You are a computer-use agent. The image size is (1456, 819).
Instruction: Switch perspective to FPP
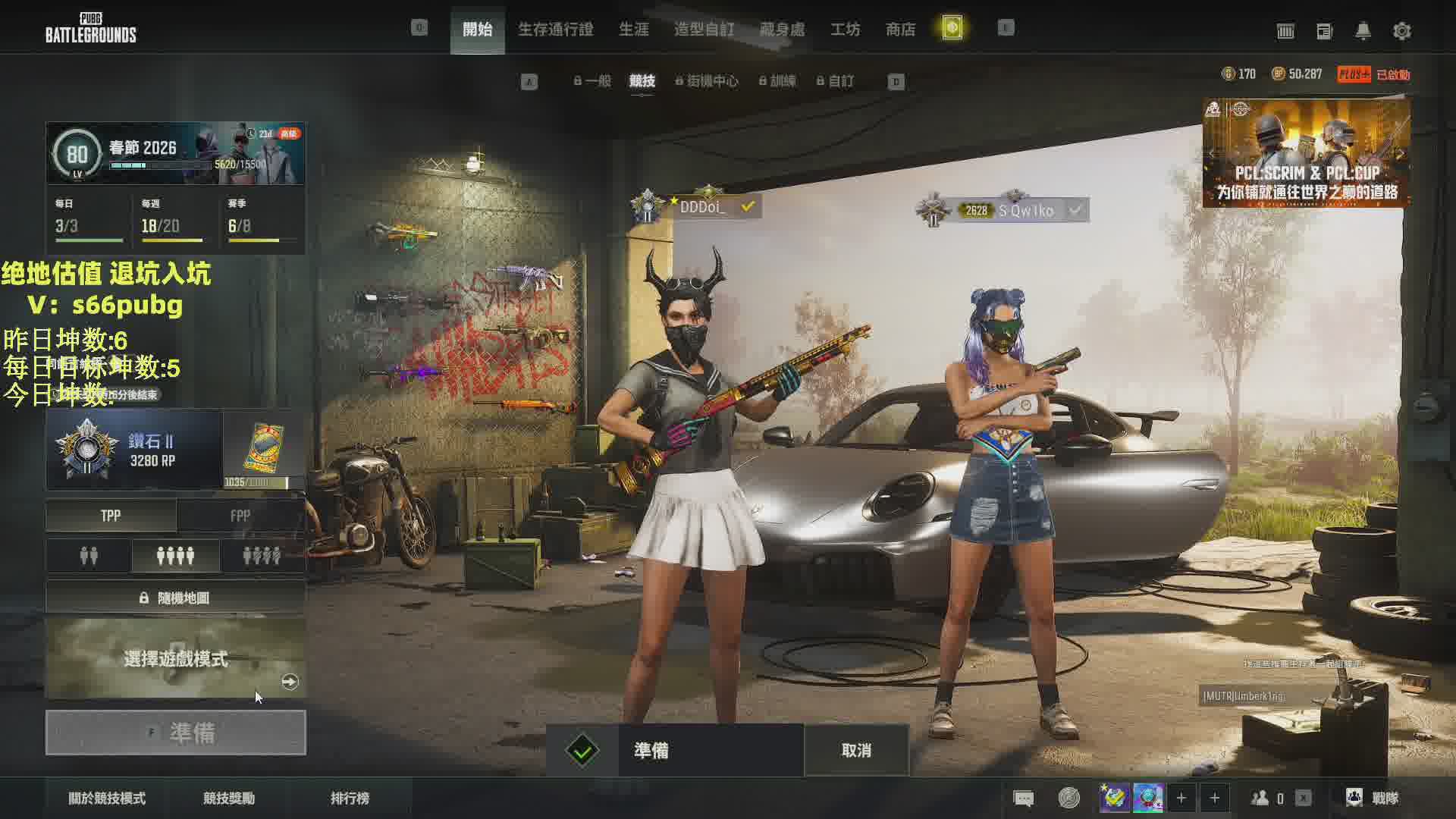pos(240,516)
